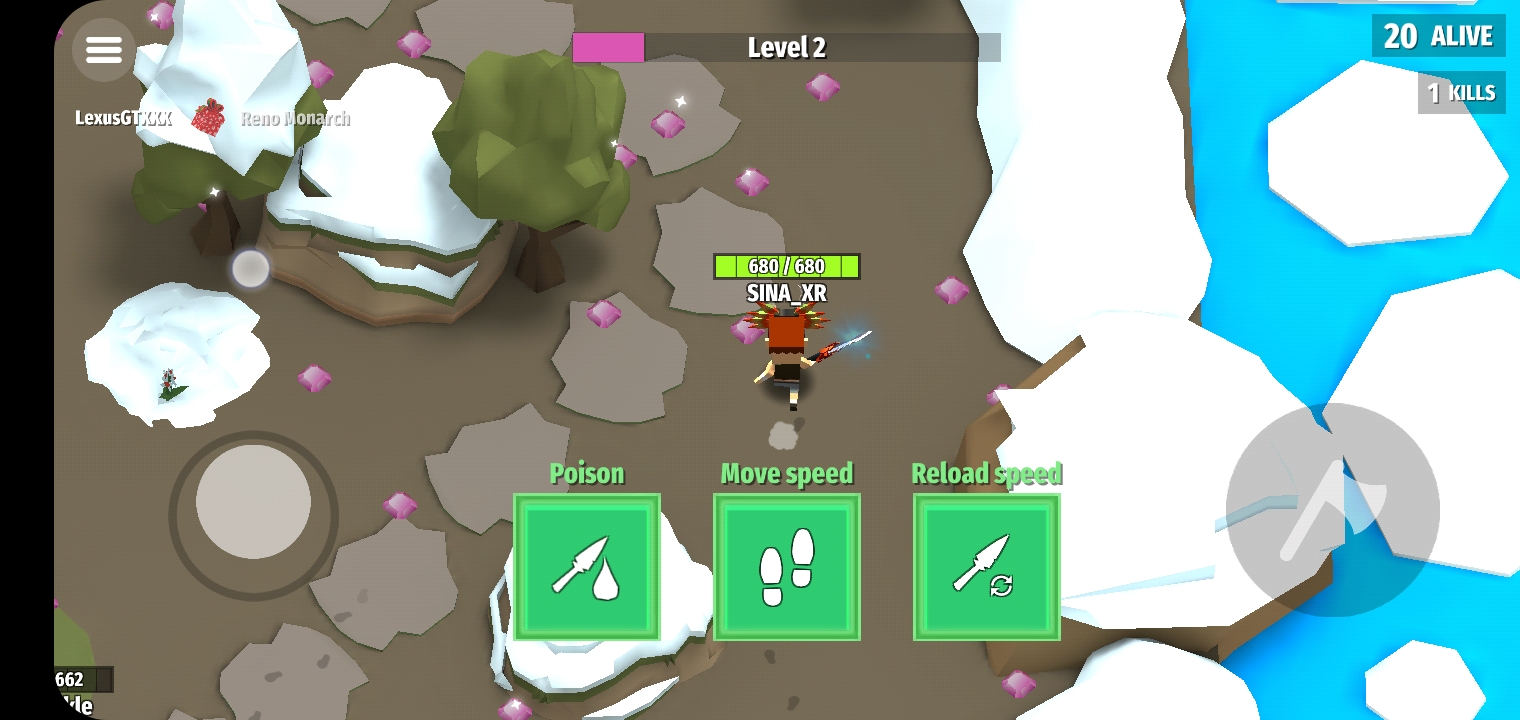Open the hamburger menu
This screenshot has height=720, width=1520.
tap(104, 49)
